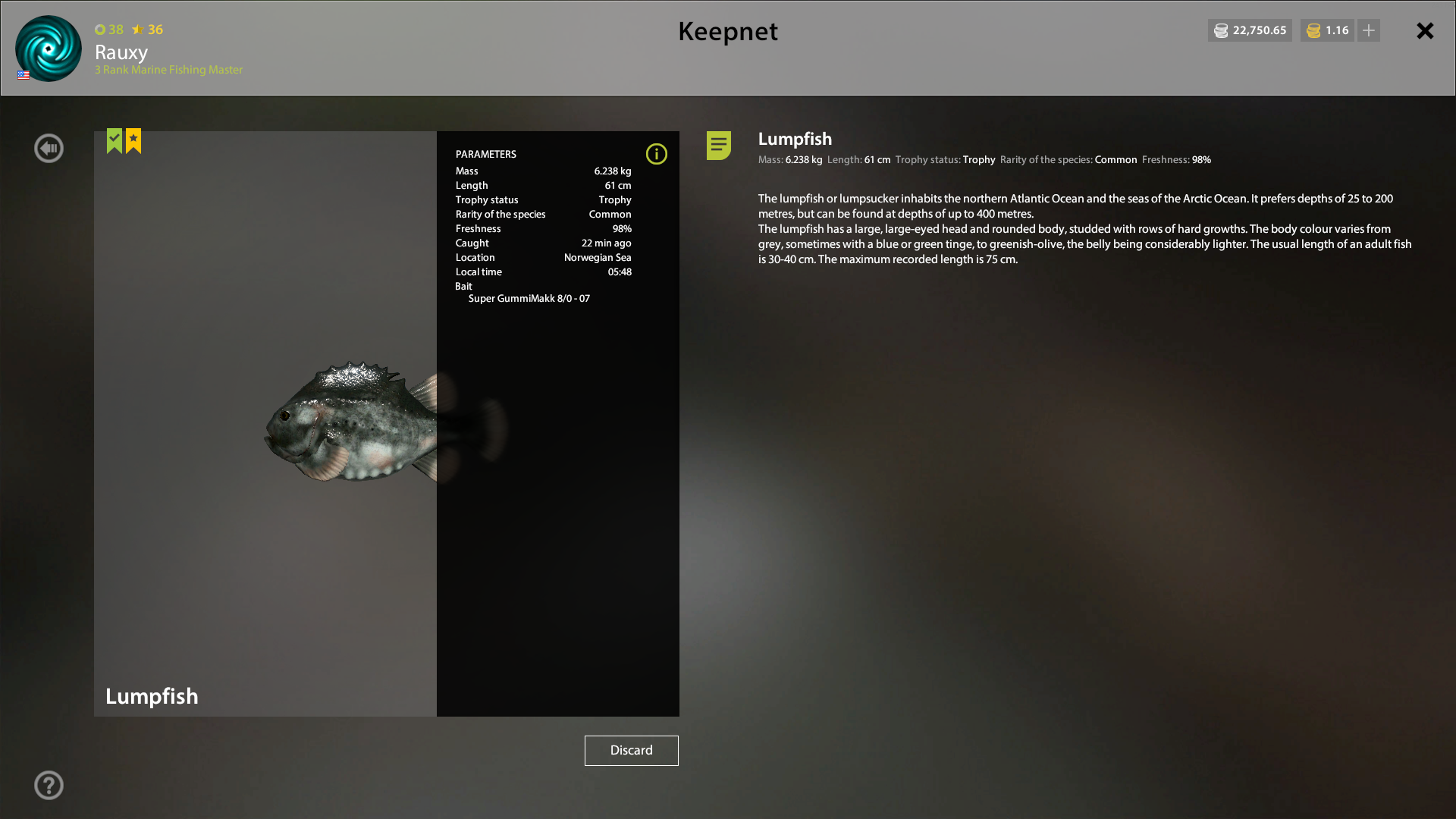Select the Super GummiMakk 8/0 bait entry

click(529, 298)
